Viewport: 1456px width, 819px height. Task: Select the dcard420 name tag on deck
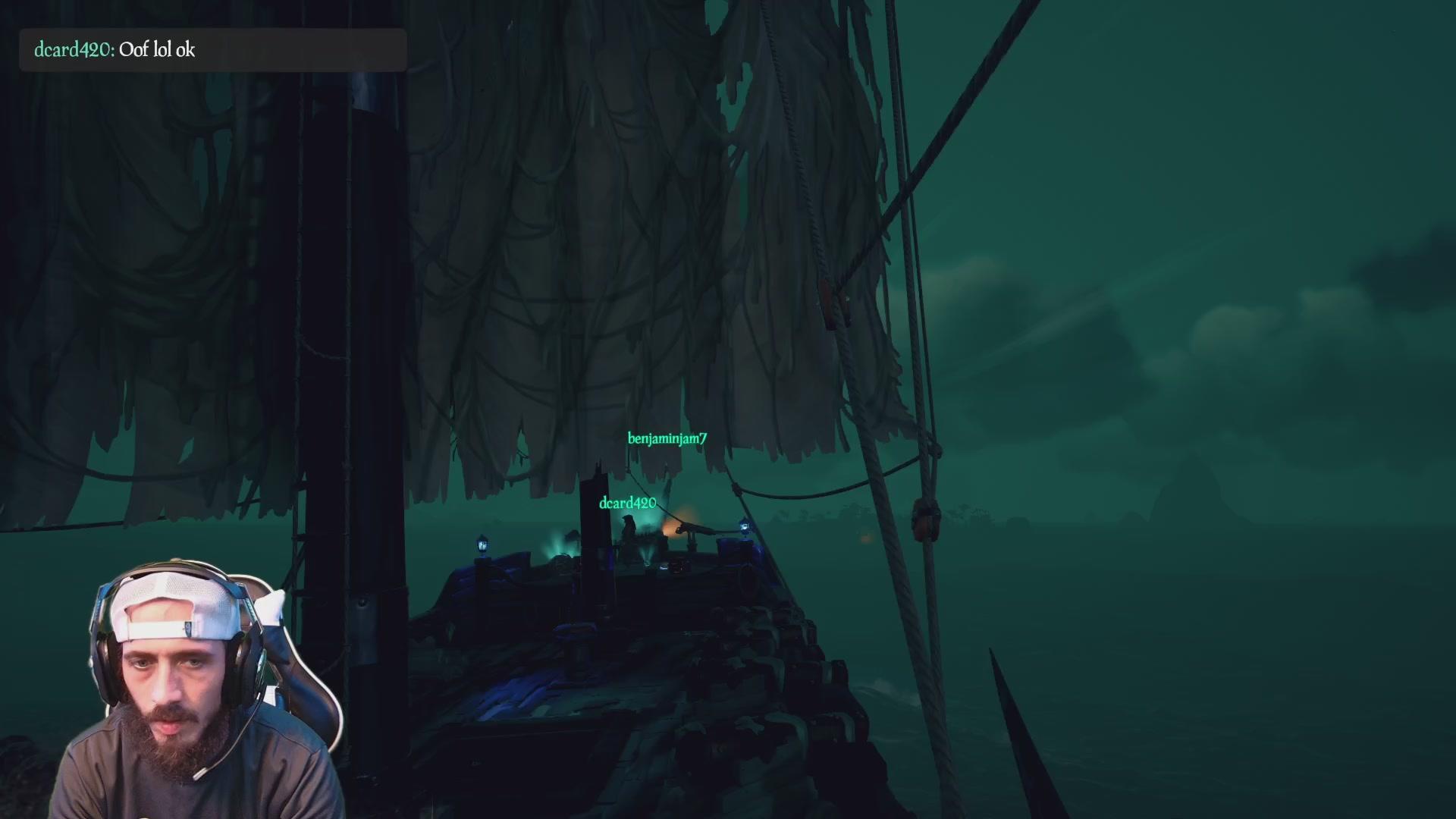coord(627,504)
